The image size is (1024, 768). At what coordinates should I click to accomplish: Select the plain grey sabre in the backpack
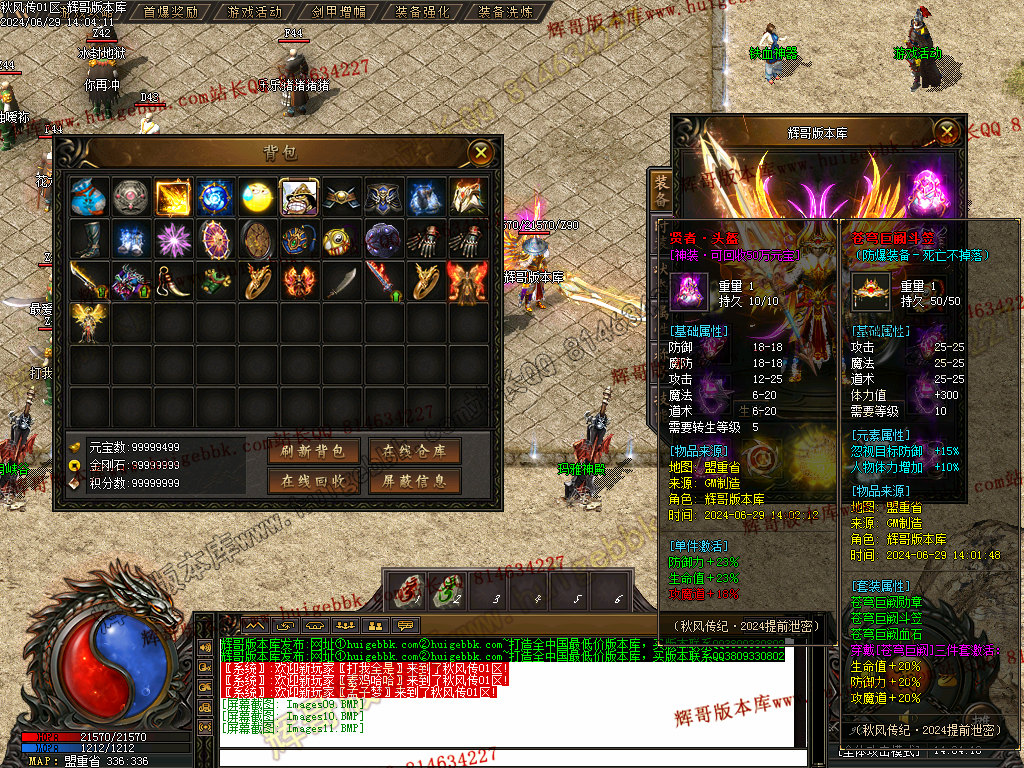coord(341,281)
